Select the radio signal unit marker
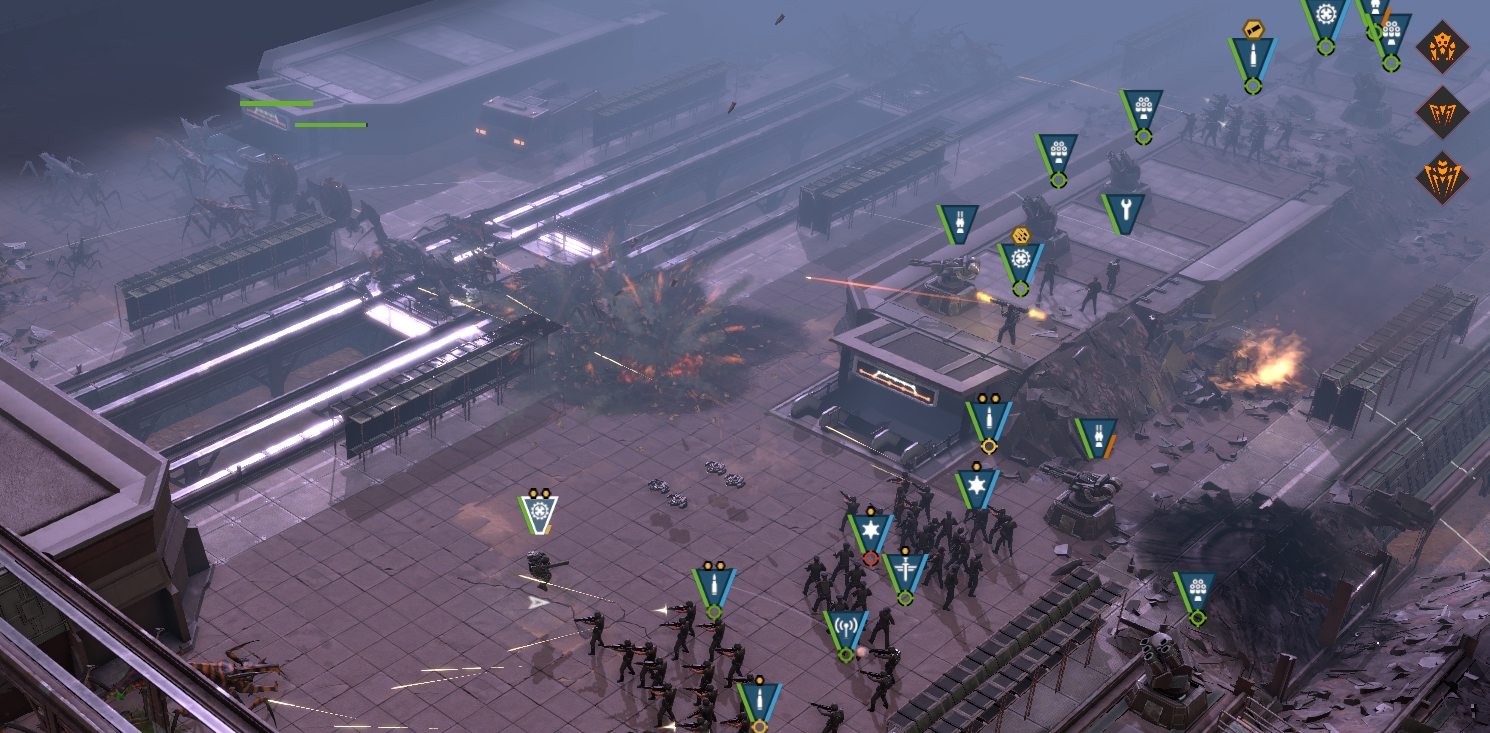 [846, 628]
